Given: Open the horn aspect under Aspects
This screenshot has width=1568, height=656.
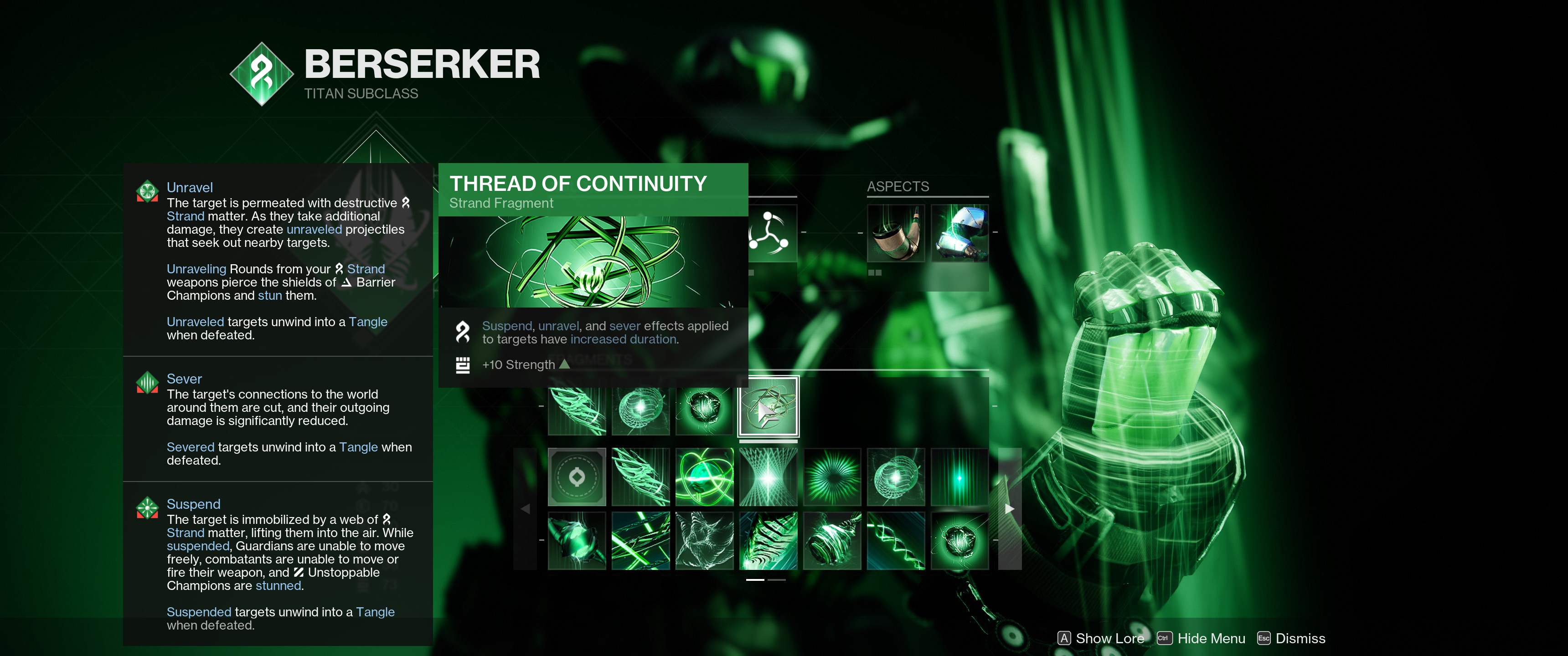Looking at the screenshot, I should point(895,233).
